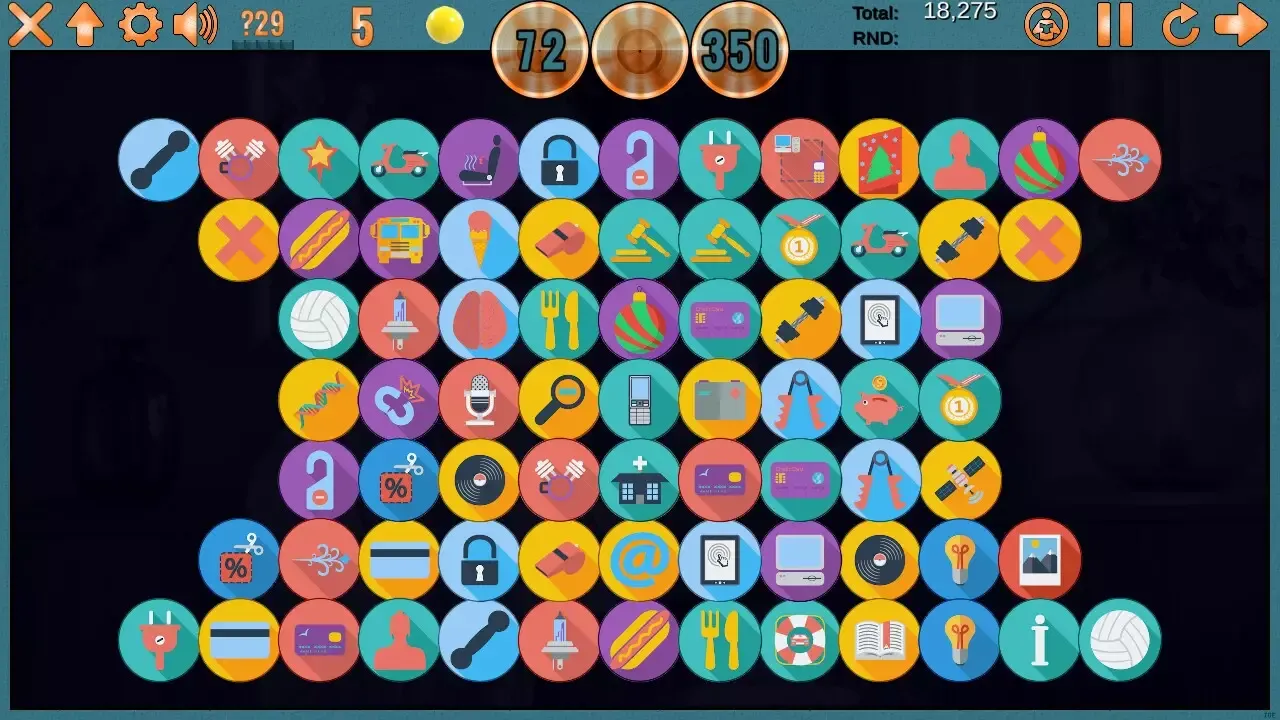The width and height of the screenshot is (1280, 720).
Task: Select the ice cream cone tile
Action: click(479, 239)
